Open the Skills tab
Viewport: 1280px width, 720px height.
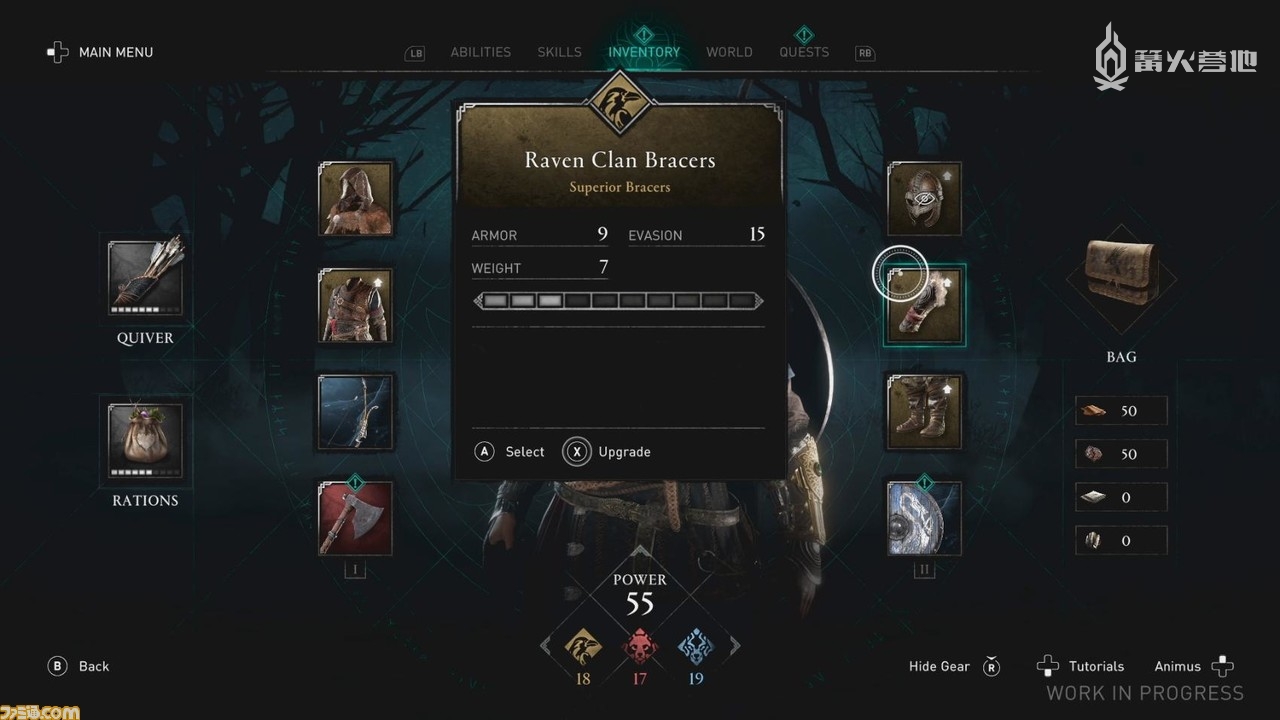pyautogui.click(x=559, y=52)
